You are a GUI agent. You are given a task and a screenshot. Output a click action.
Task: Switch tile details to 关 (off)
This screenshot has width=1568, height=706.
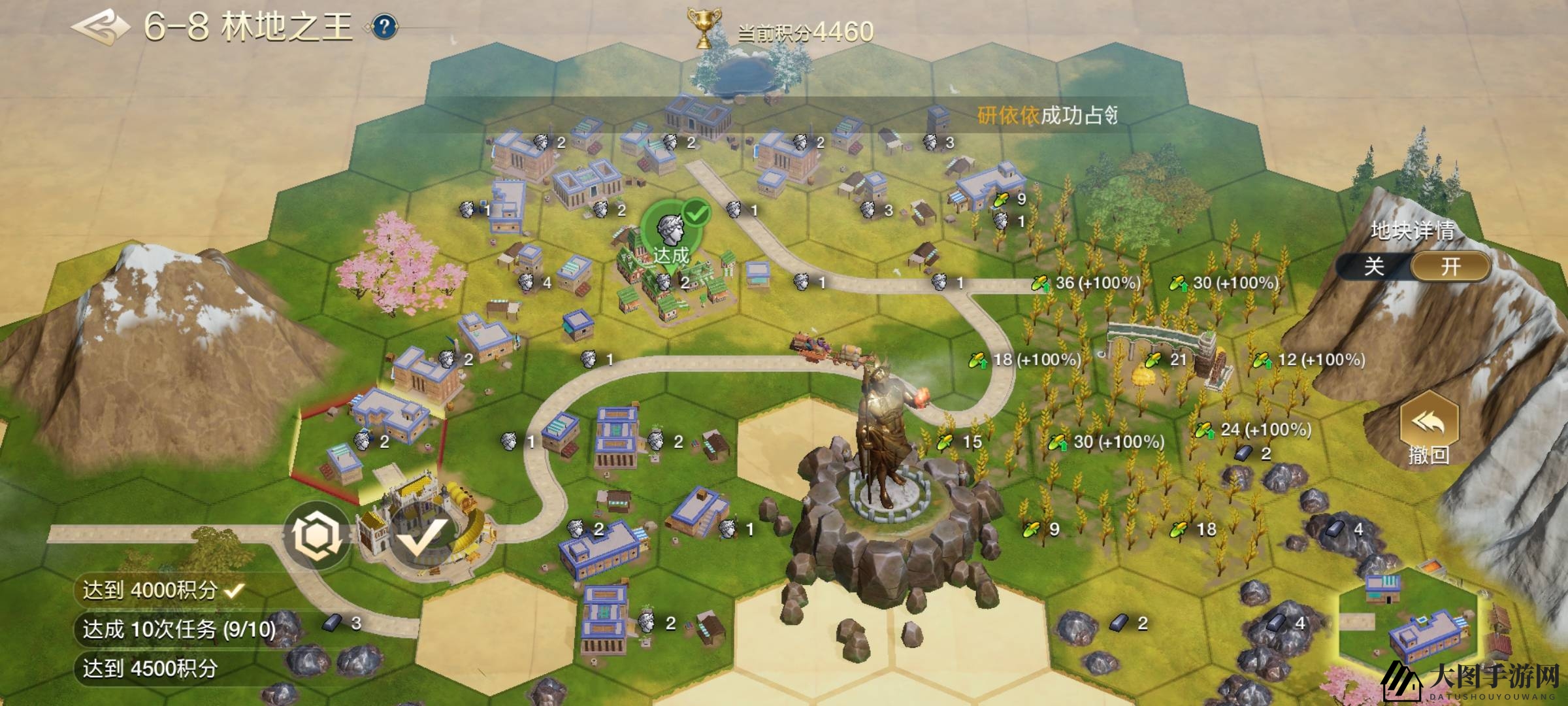pyautogui.click(x=1374, y=267)
